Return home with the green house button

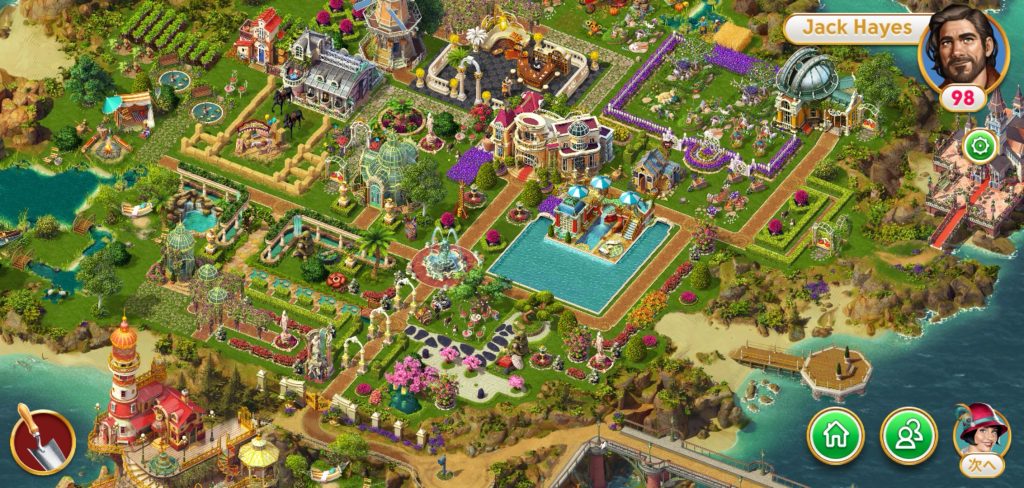coord(835,436)
